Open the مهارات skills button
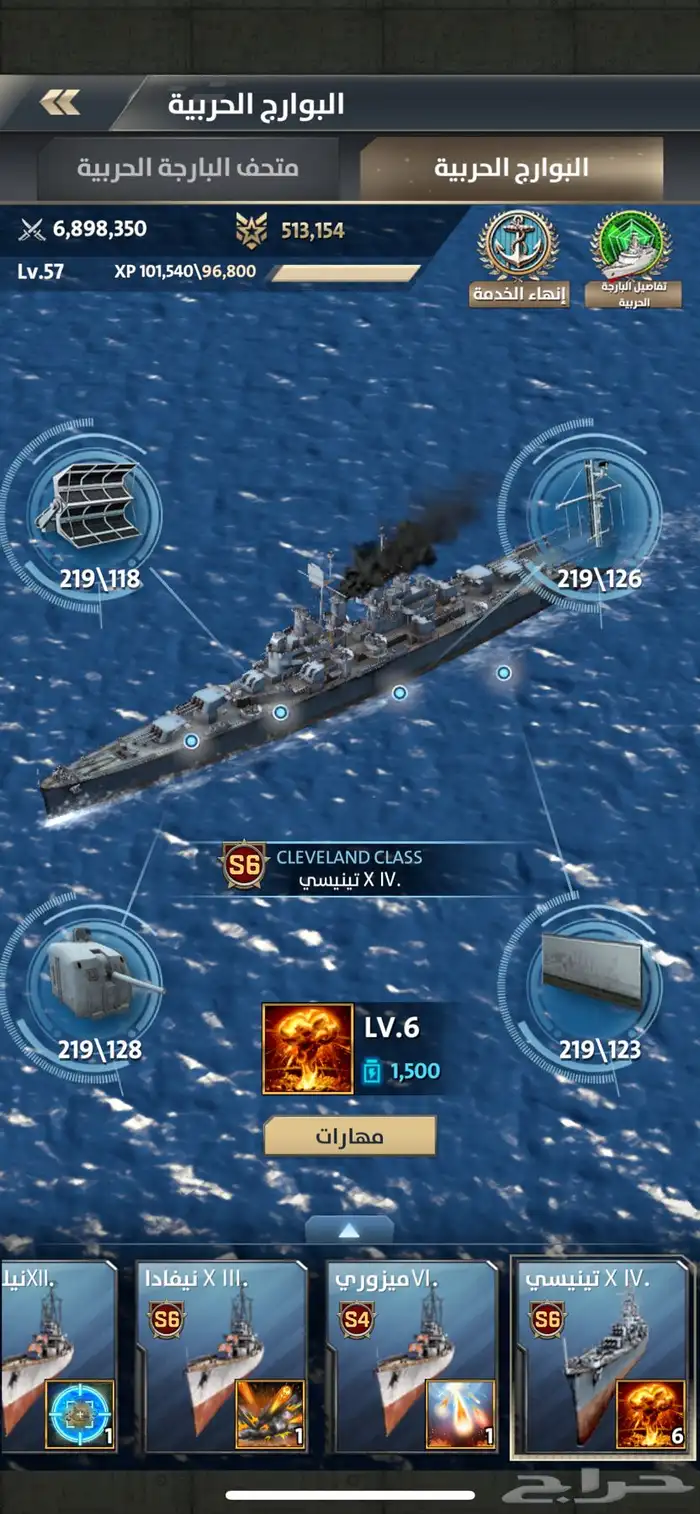This screenshot has width=700, height=1514. [350, 1137]
